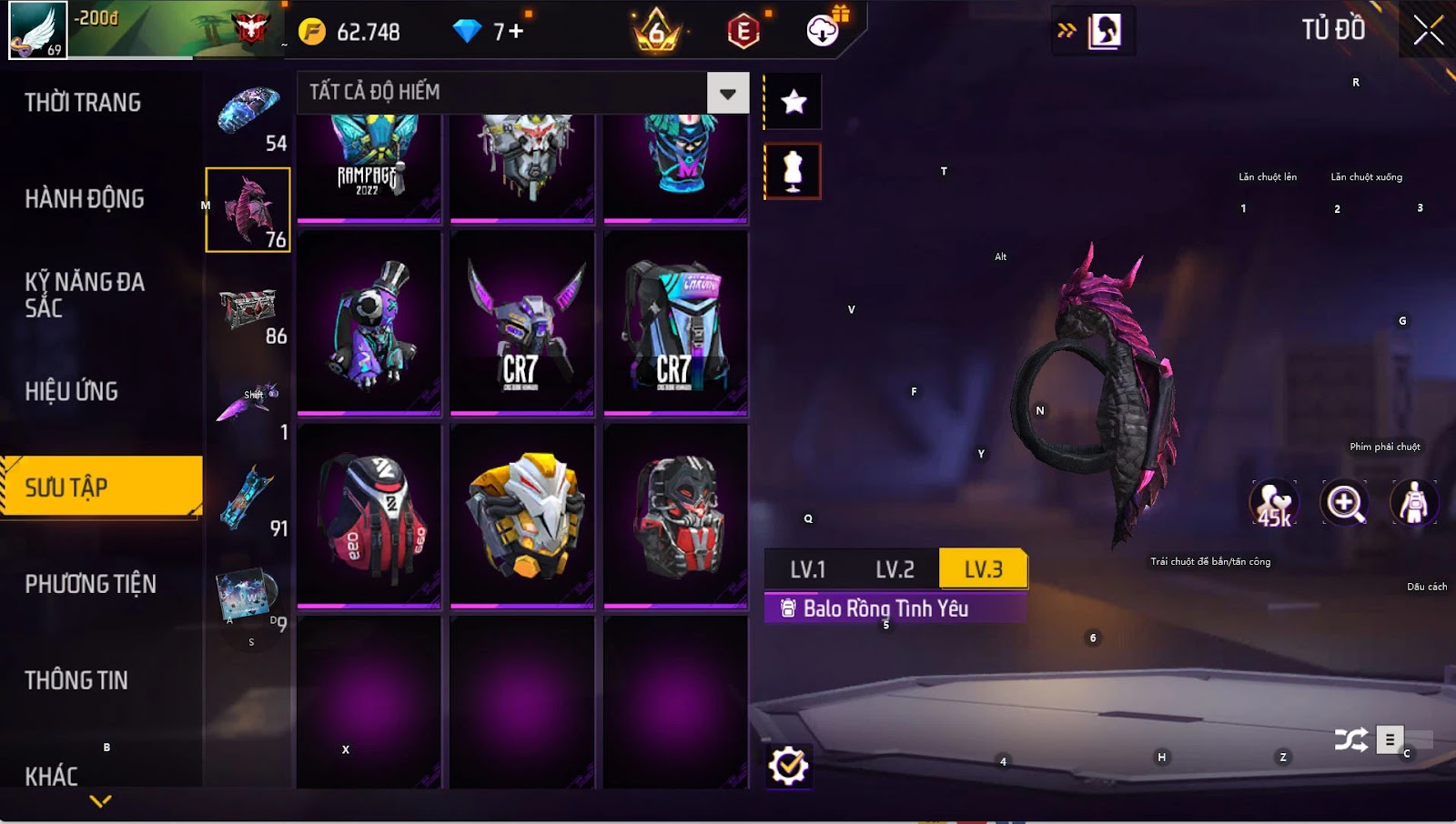Pick the CR7 horned helmet backpack

tap(522, 324)
